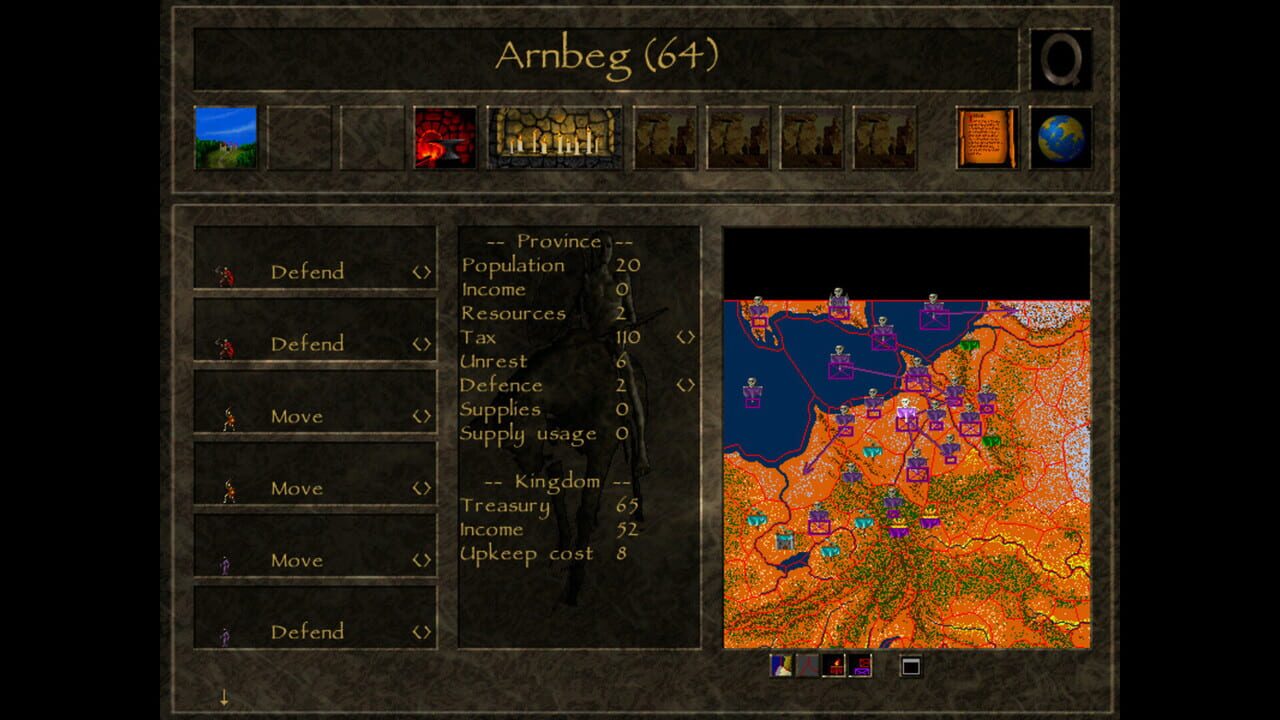The height and width of the screenshot is (720, 1280).
Task: Open the Defence setting selector
Action: point(686,386)
